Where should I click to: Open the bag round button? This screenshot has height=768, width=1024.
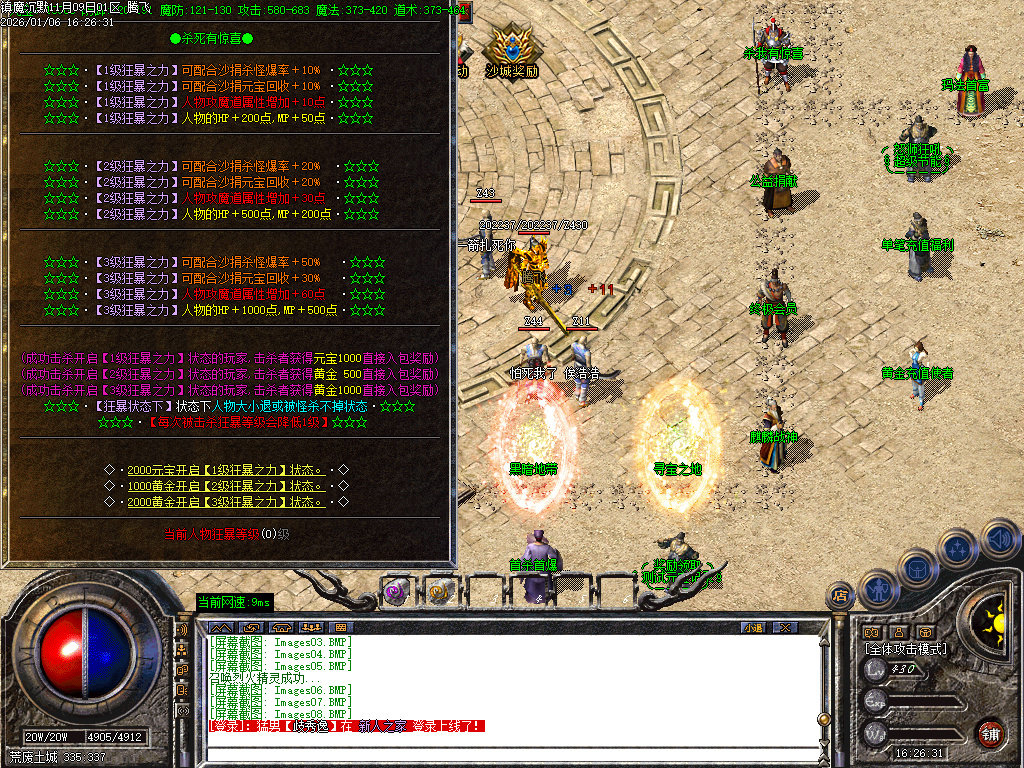(916, 567)
